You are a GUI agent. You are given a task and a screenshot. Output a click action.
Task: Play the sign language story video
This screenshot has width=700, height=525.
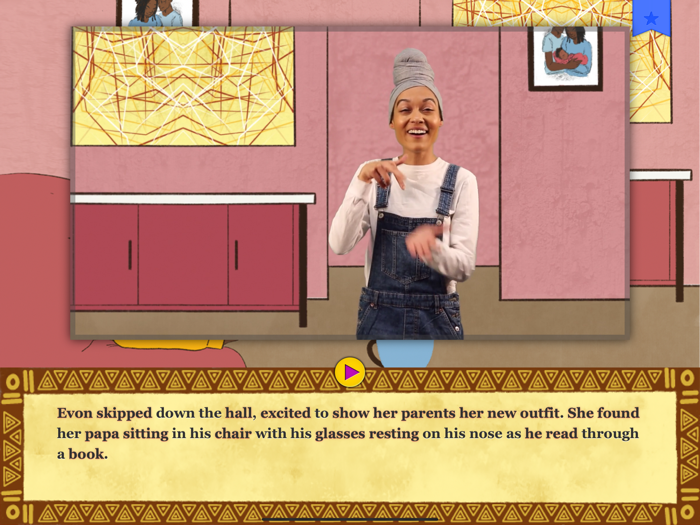349,372
